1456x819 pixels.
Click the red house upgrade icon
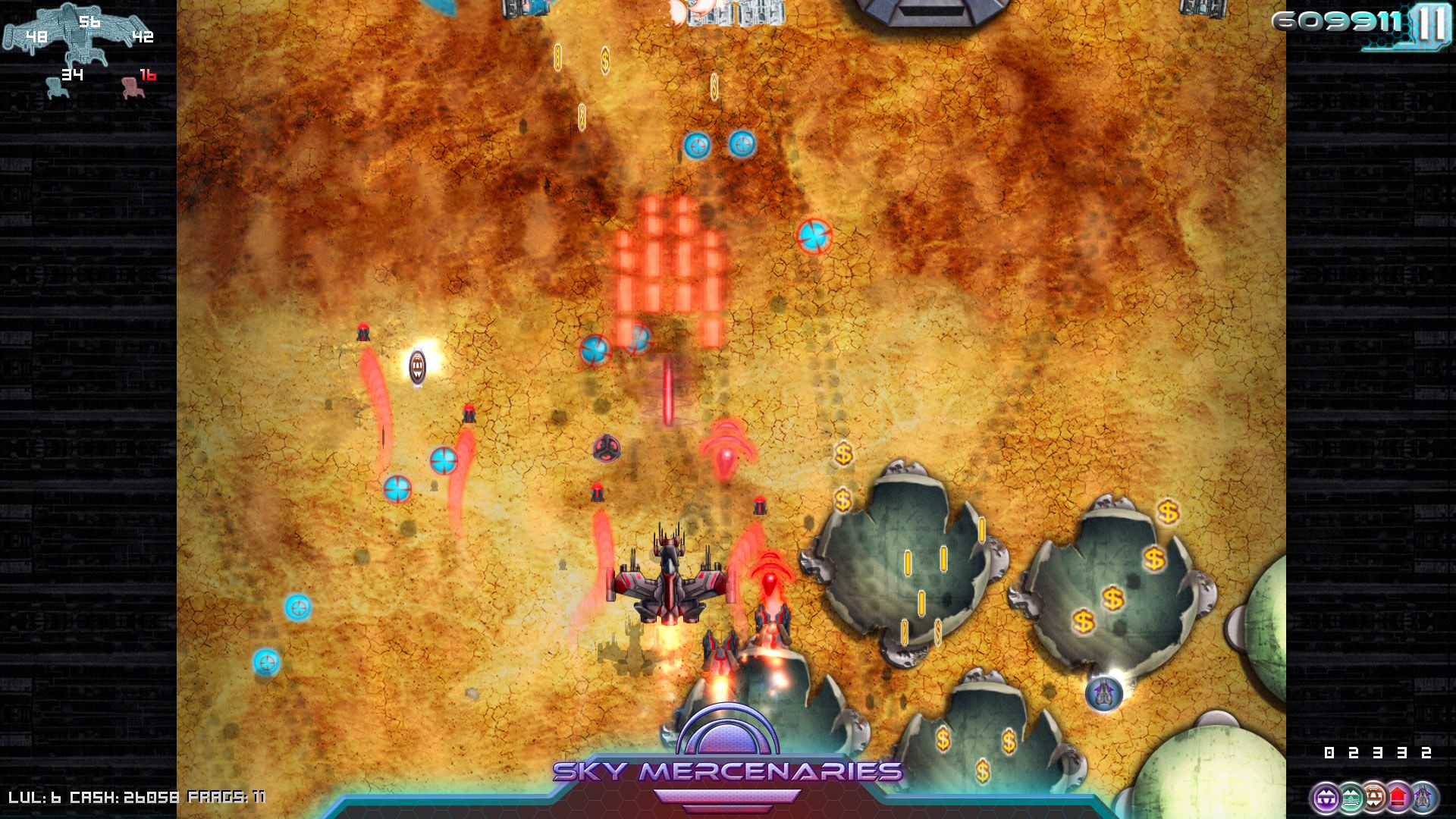point(1398,796)
